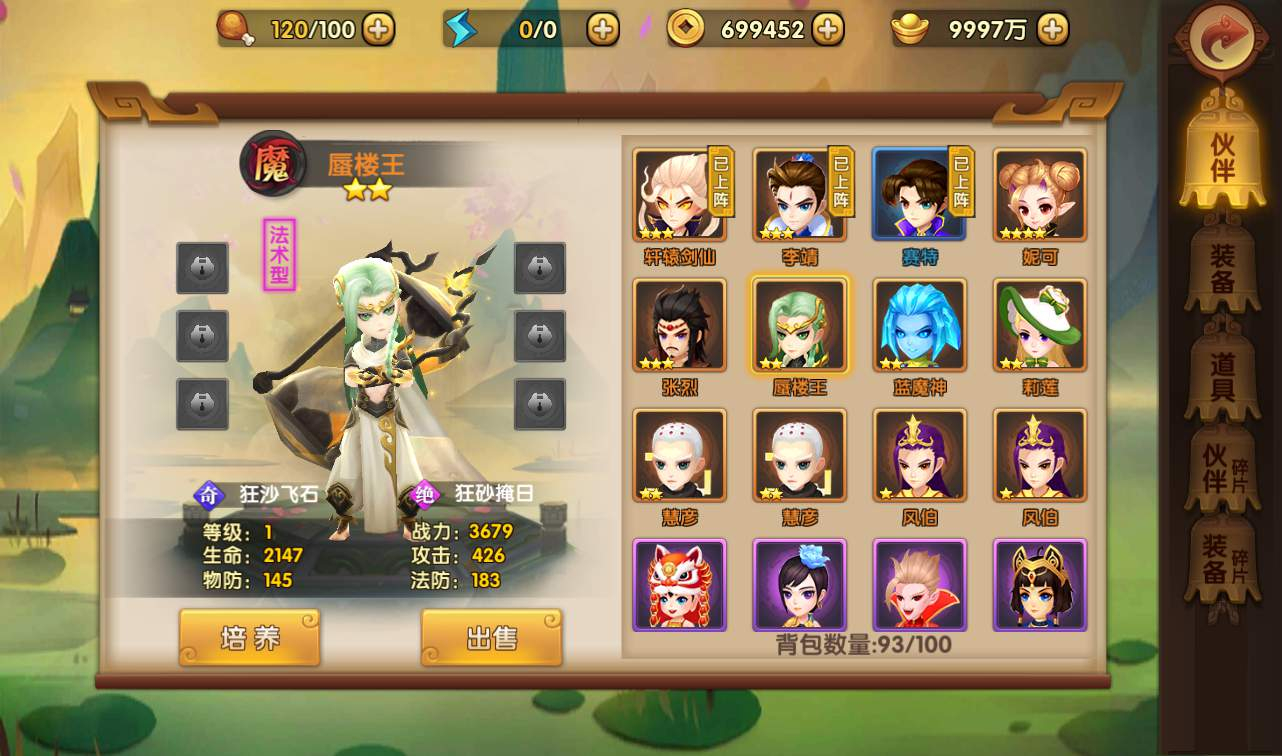The height and width of the screenshot is (756, 1282).
Task: Choose the 李靖 hero portrait
Action: 799,195
